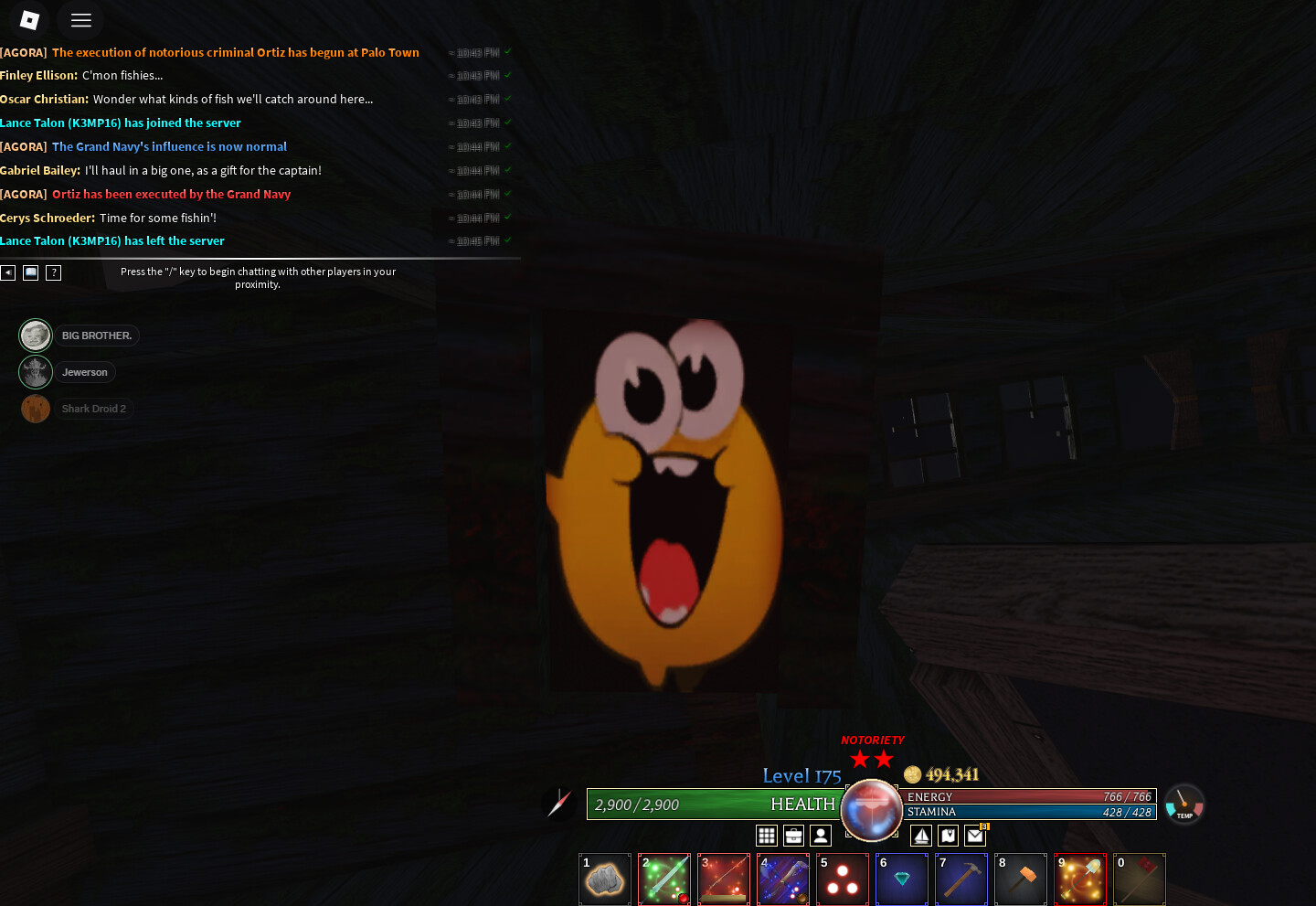Open the chat log book icon
Image resolution: width=1316 pixels, height=906 pixels.
coord(30,272)
